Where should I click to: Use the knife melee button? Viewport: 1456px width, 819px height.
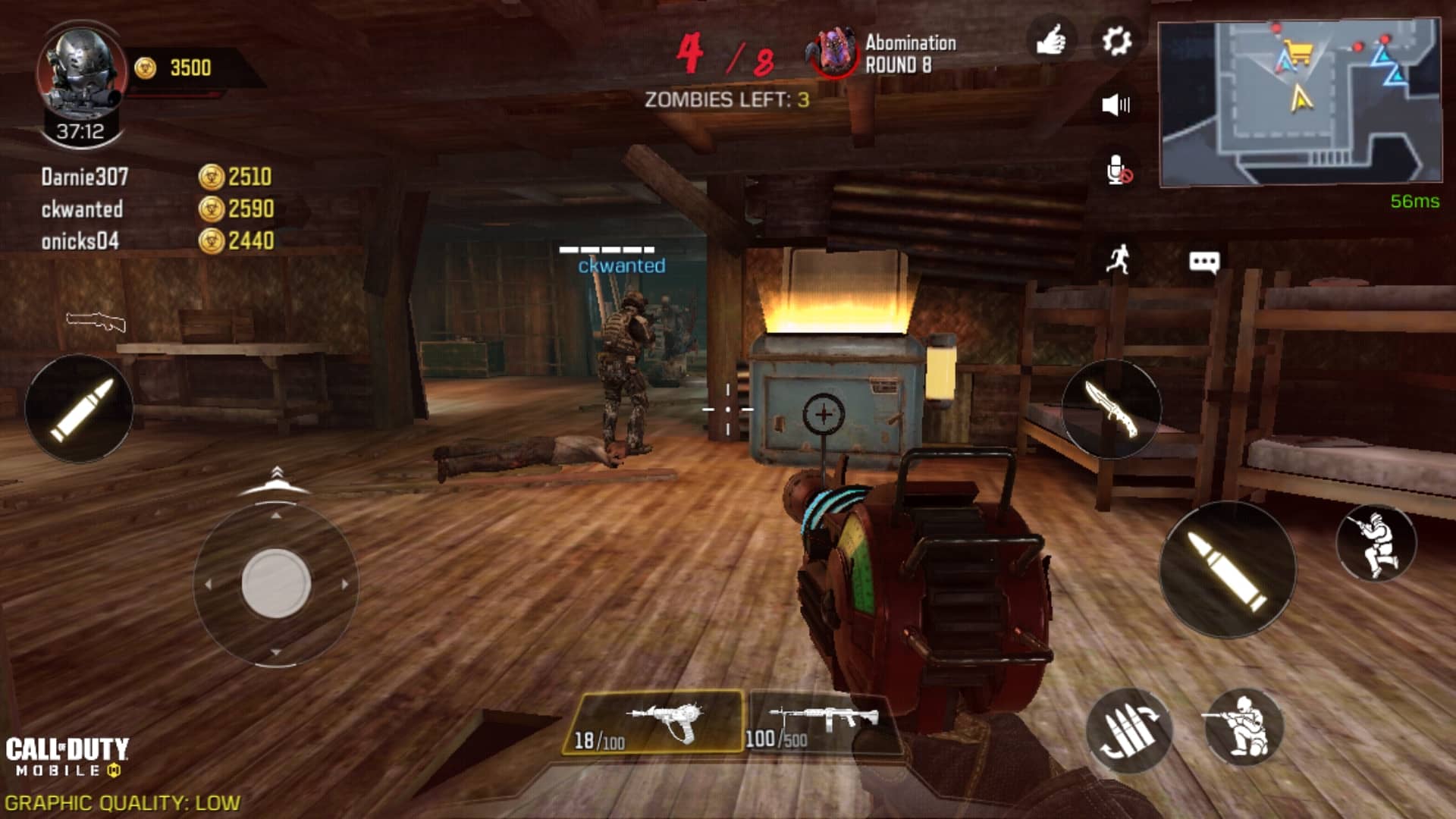click(1111, 409)
